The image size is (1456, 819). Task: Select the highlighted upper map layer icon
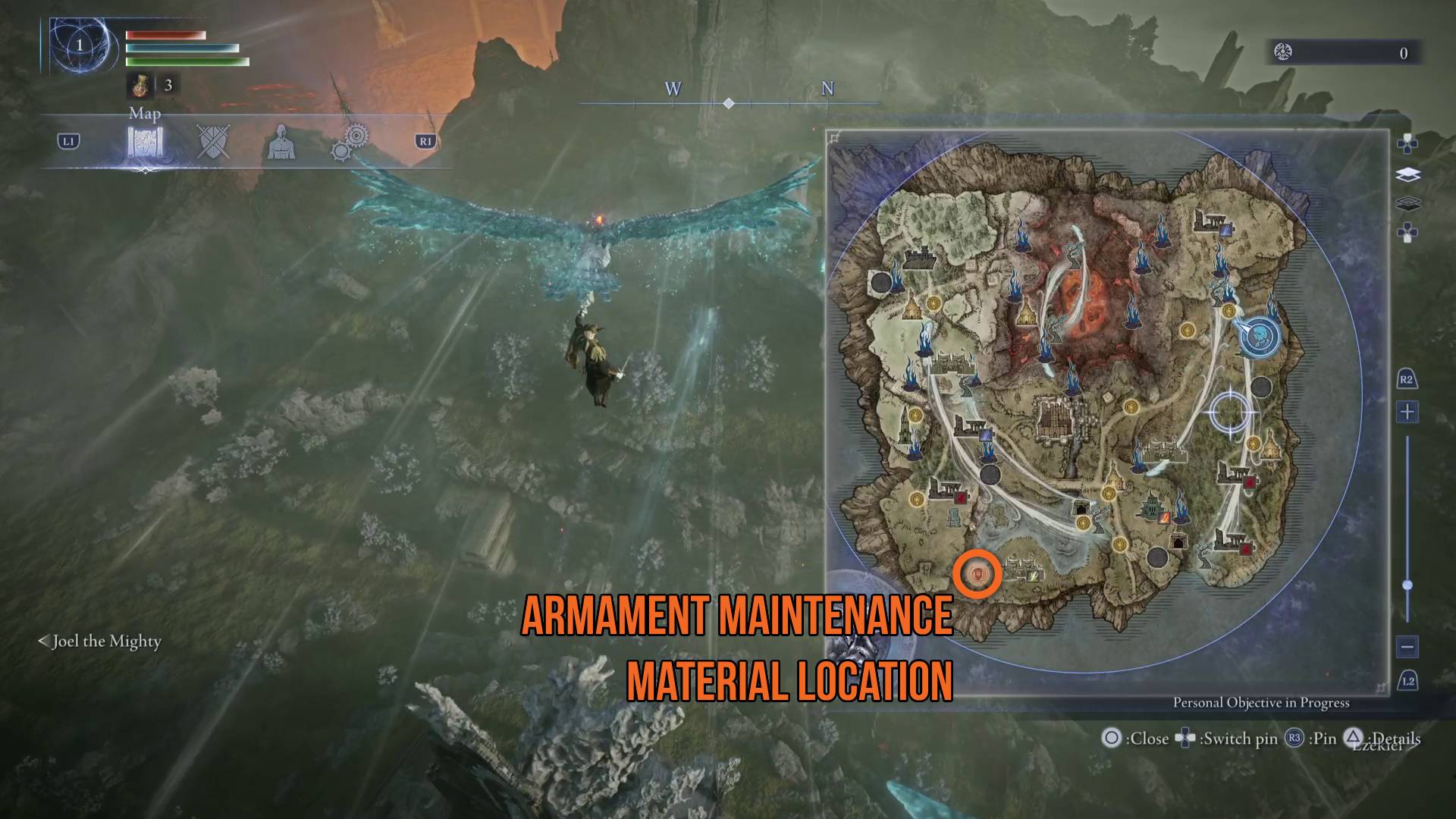pyautogui.click(x=1407, y=175)
